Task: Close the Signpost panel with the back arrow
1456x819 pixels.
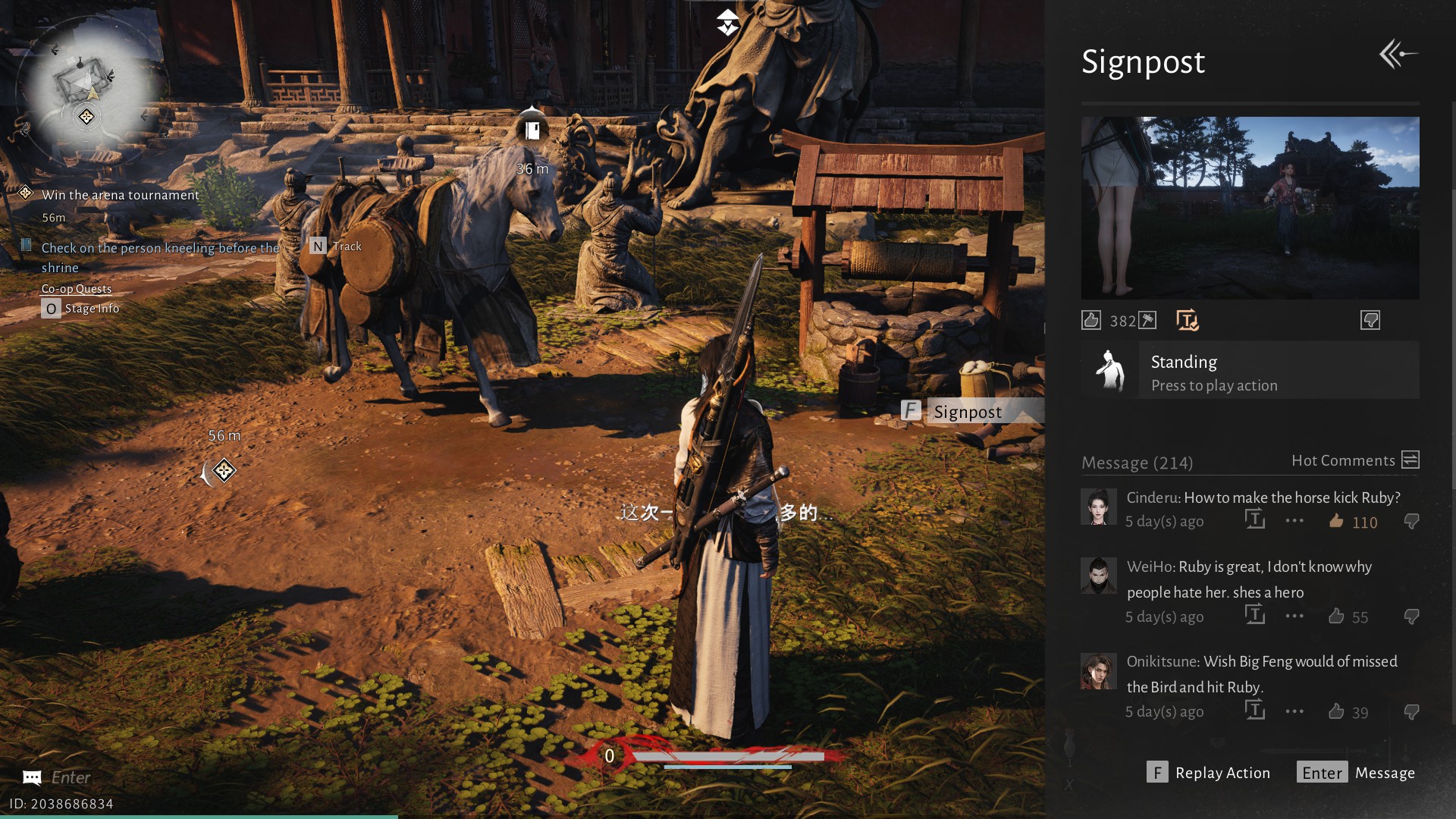Action: tap(1398, 54)
